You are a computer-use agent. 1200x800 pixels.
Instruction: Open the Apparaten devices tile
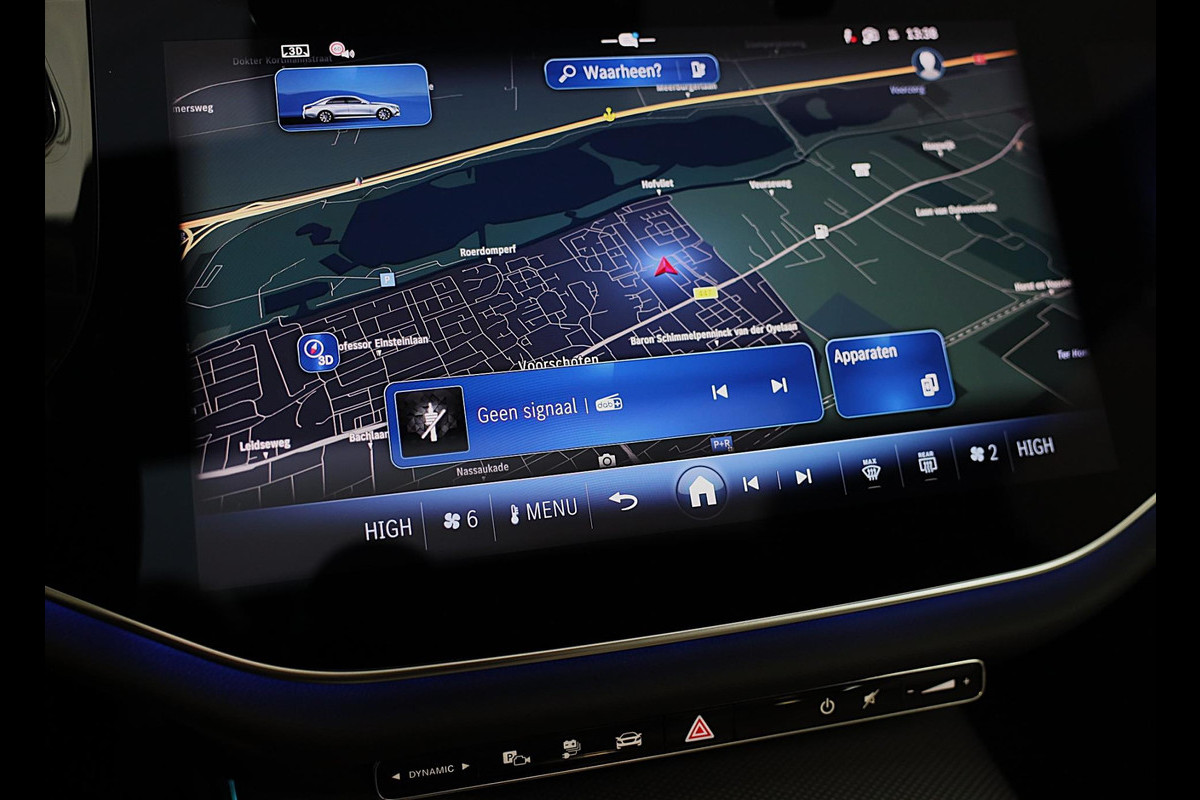click(x=888, y=372)
